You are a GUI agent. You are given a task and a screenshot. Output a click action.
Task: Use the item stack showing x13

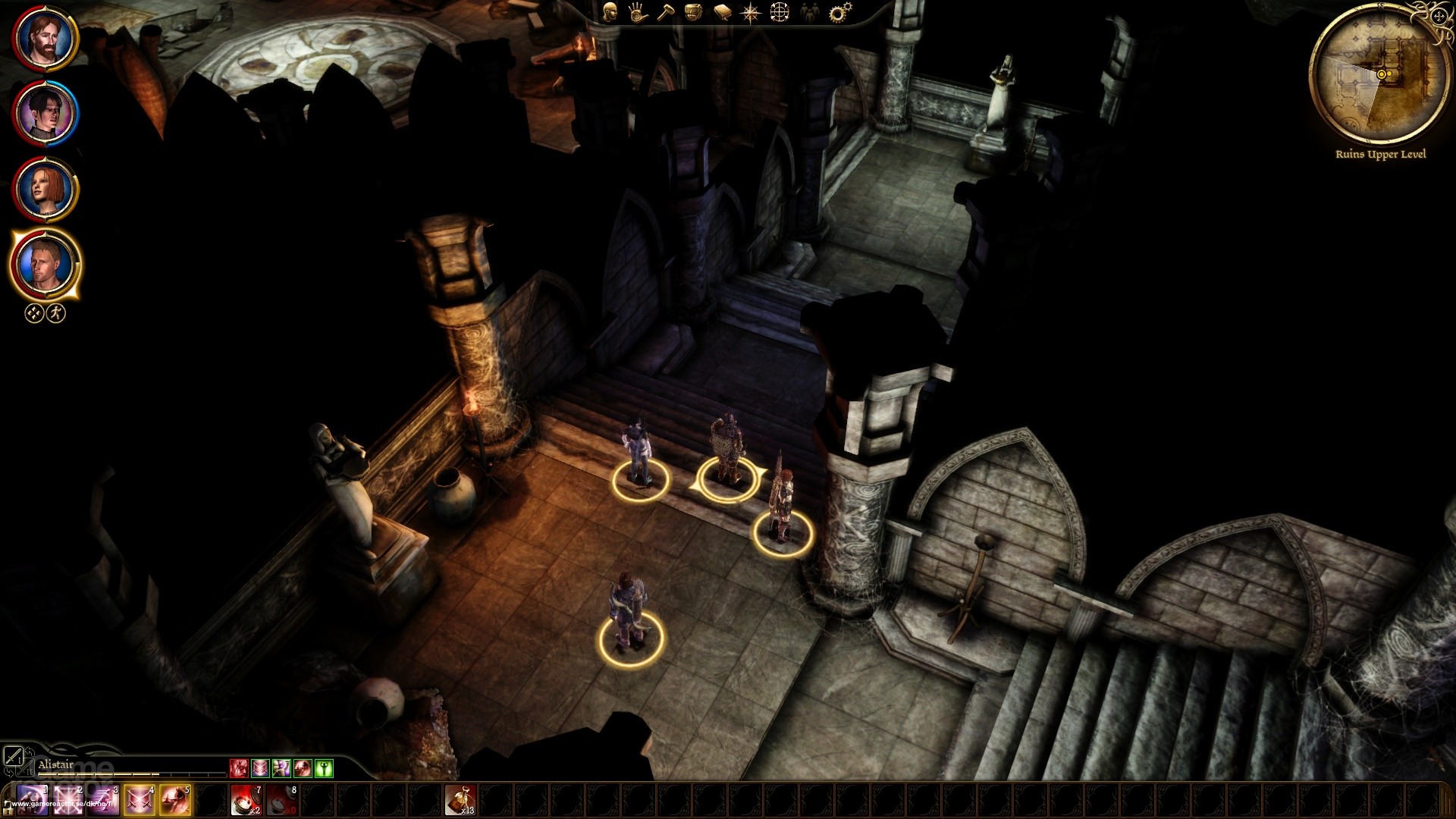tap(460, 800)
